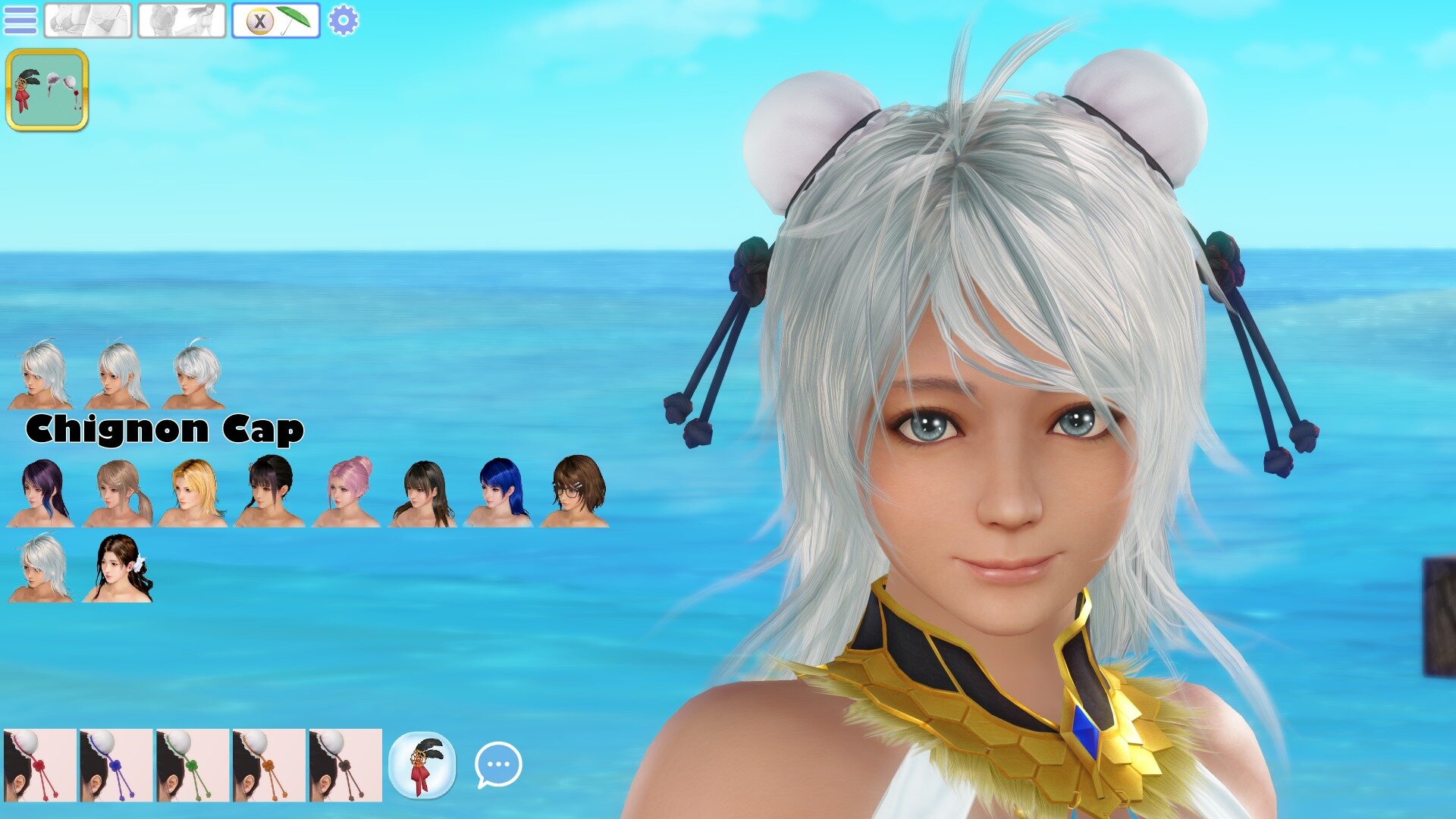Click the grayed swimsuit preview toolbar thumbnail
The image size is (1456, 819).
pos(87,20)
